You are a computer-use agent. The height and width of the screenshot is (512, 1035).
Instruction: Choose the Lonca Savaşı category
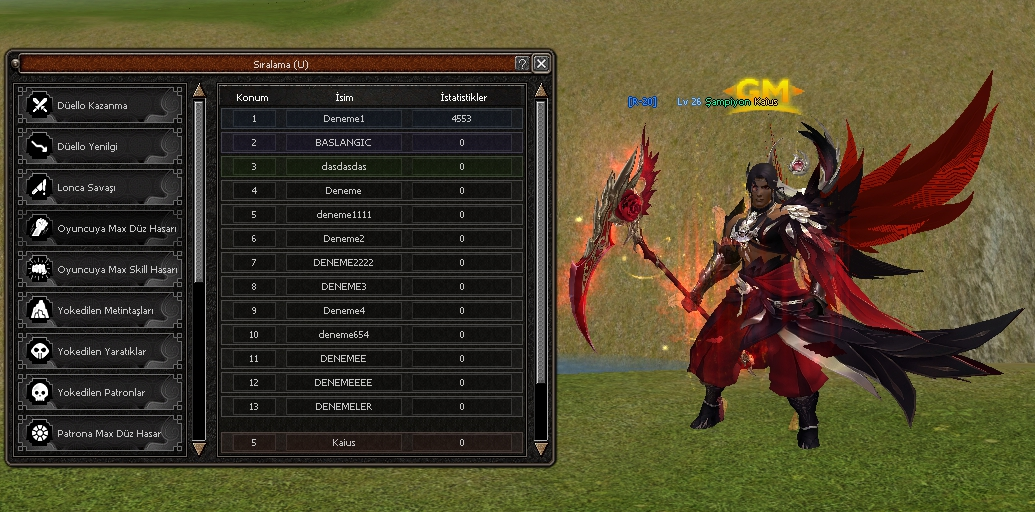[102, 187]
